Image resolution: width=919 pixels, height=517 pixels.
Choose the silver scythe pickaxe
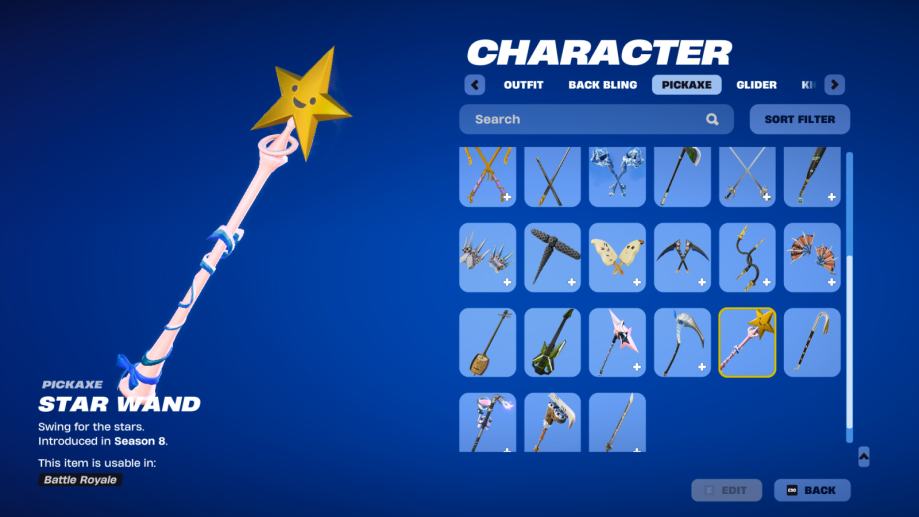(x=682, y=342)
